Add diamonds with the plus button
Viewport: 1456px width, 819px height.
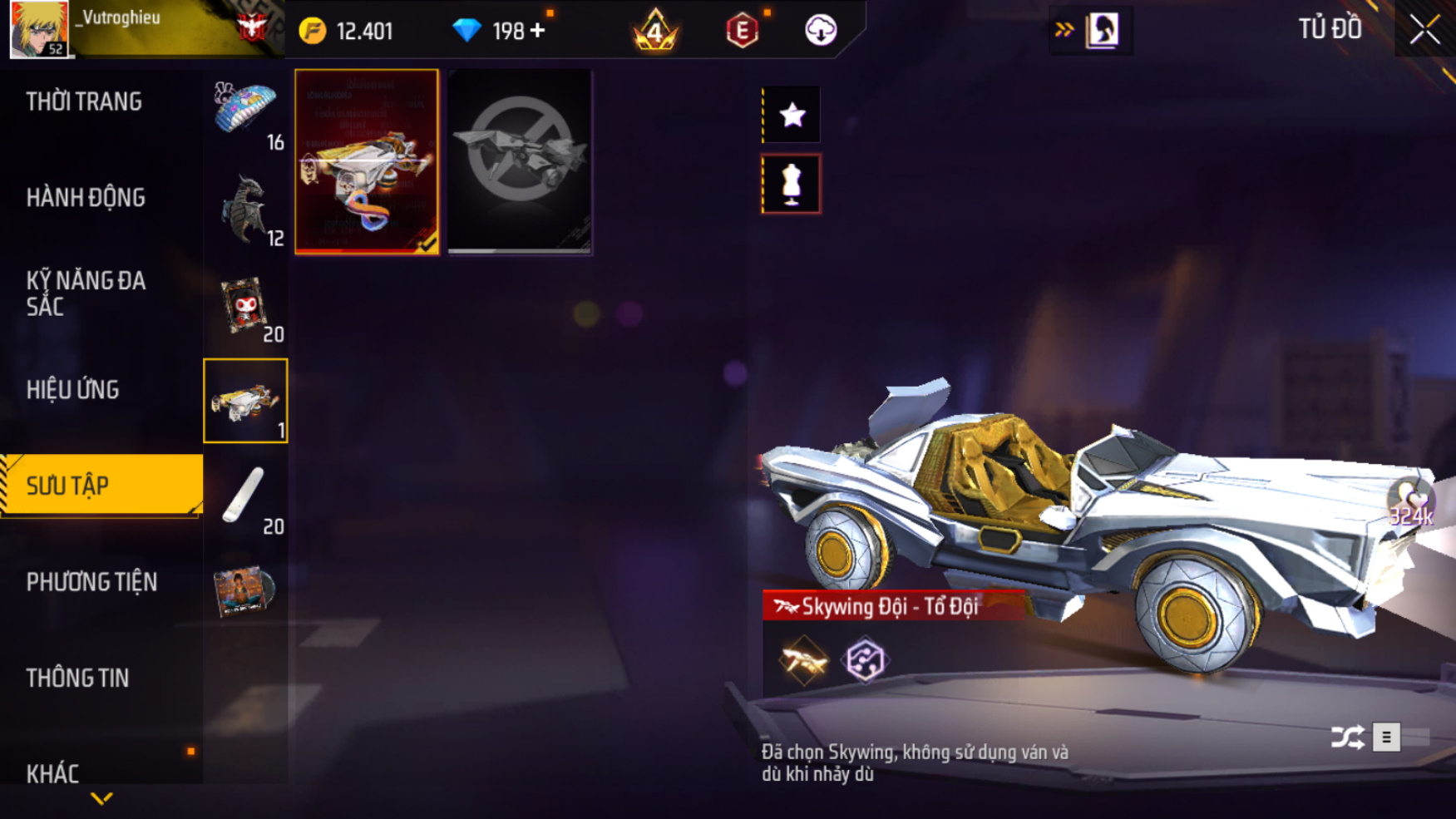click(x=538, y=31)
